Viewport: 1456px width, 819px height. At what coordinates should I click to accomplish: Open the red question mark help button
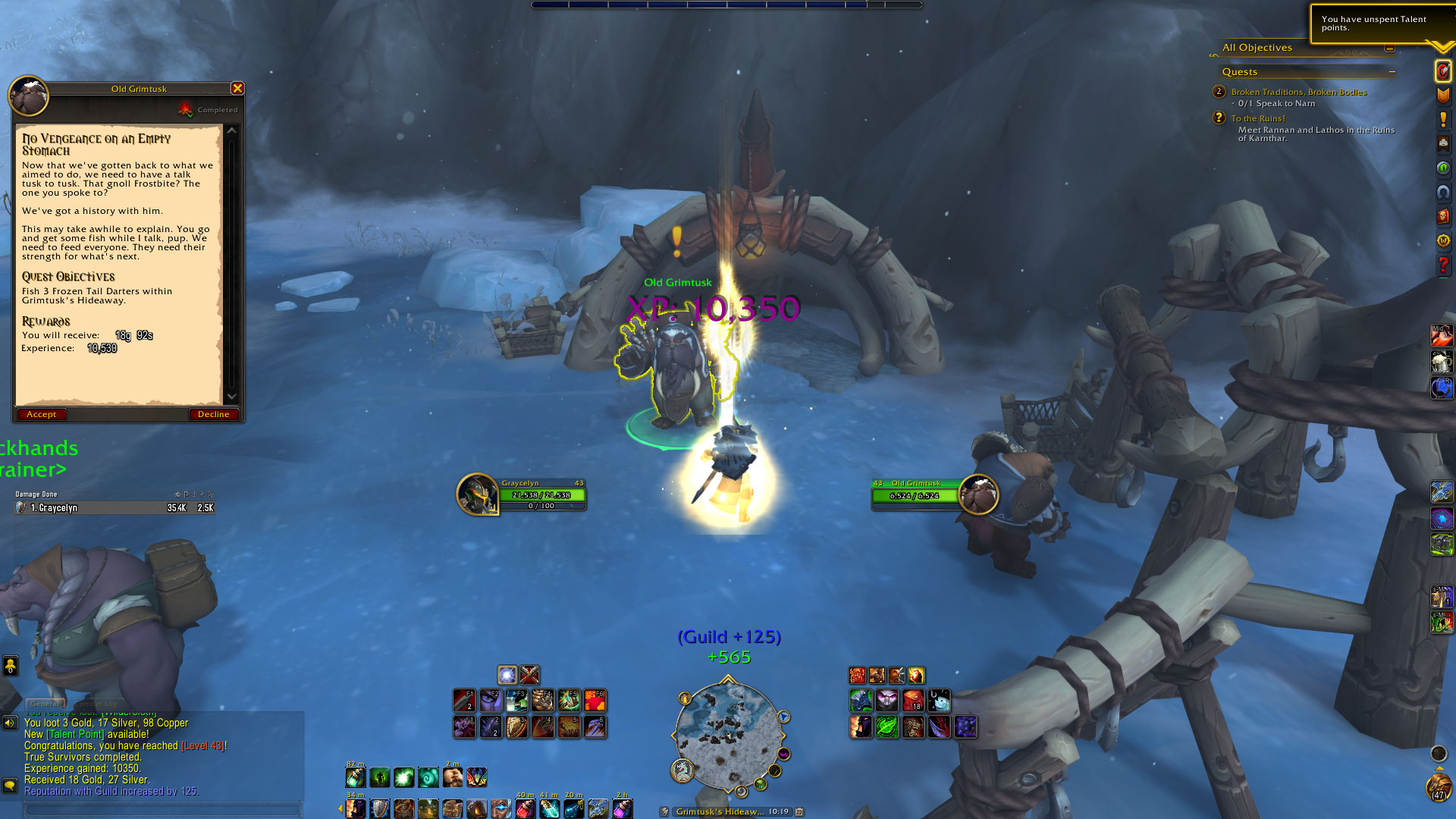tap(1443, 265)
